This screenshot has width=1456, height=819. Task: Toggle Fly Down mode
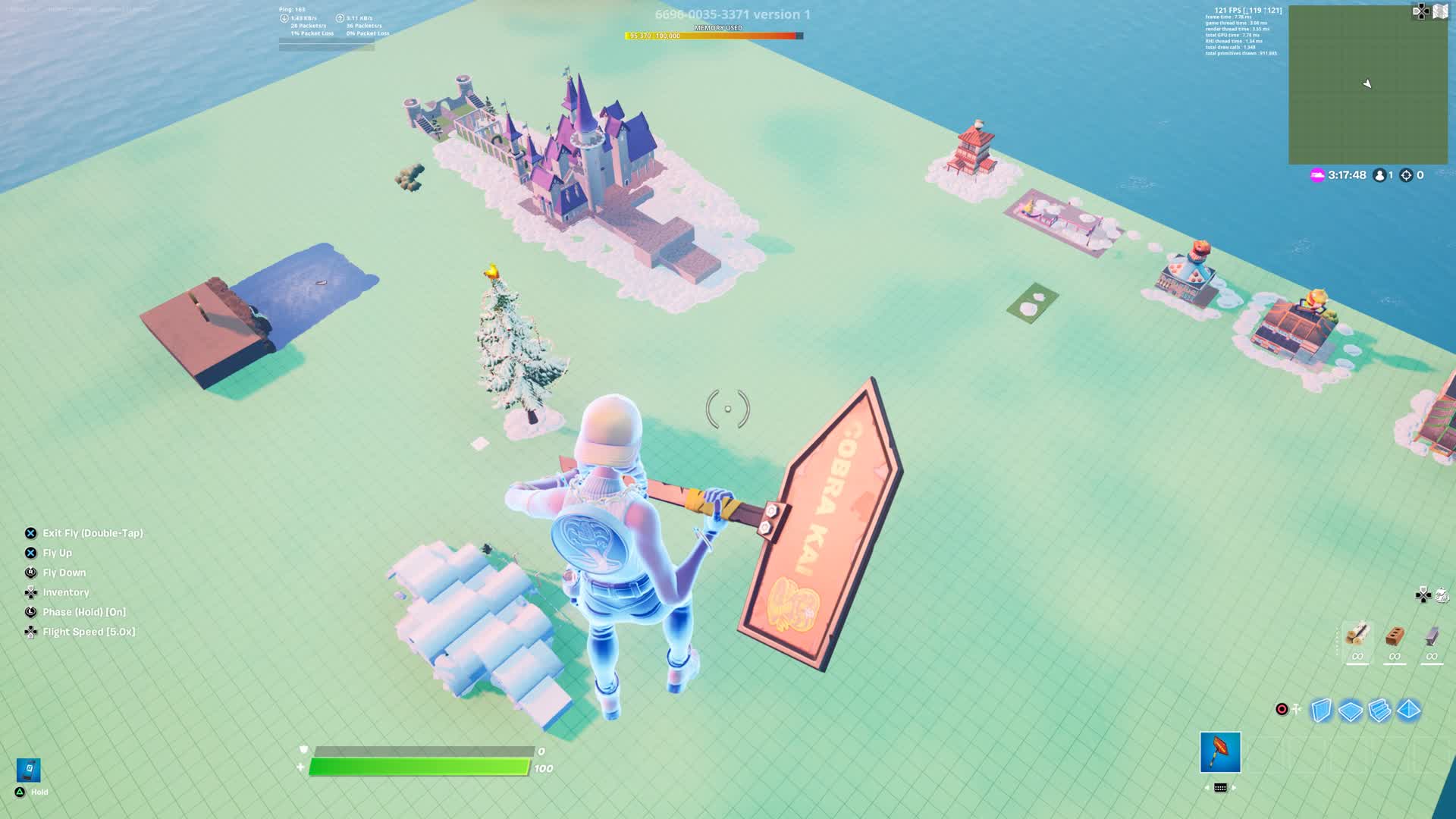coord(64,573)
